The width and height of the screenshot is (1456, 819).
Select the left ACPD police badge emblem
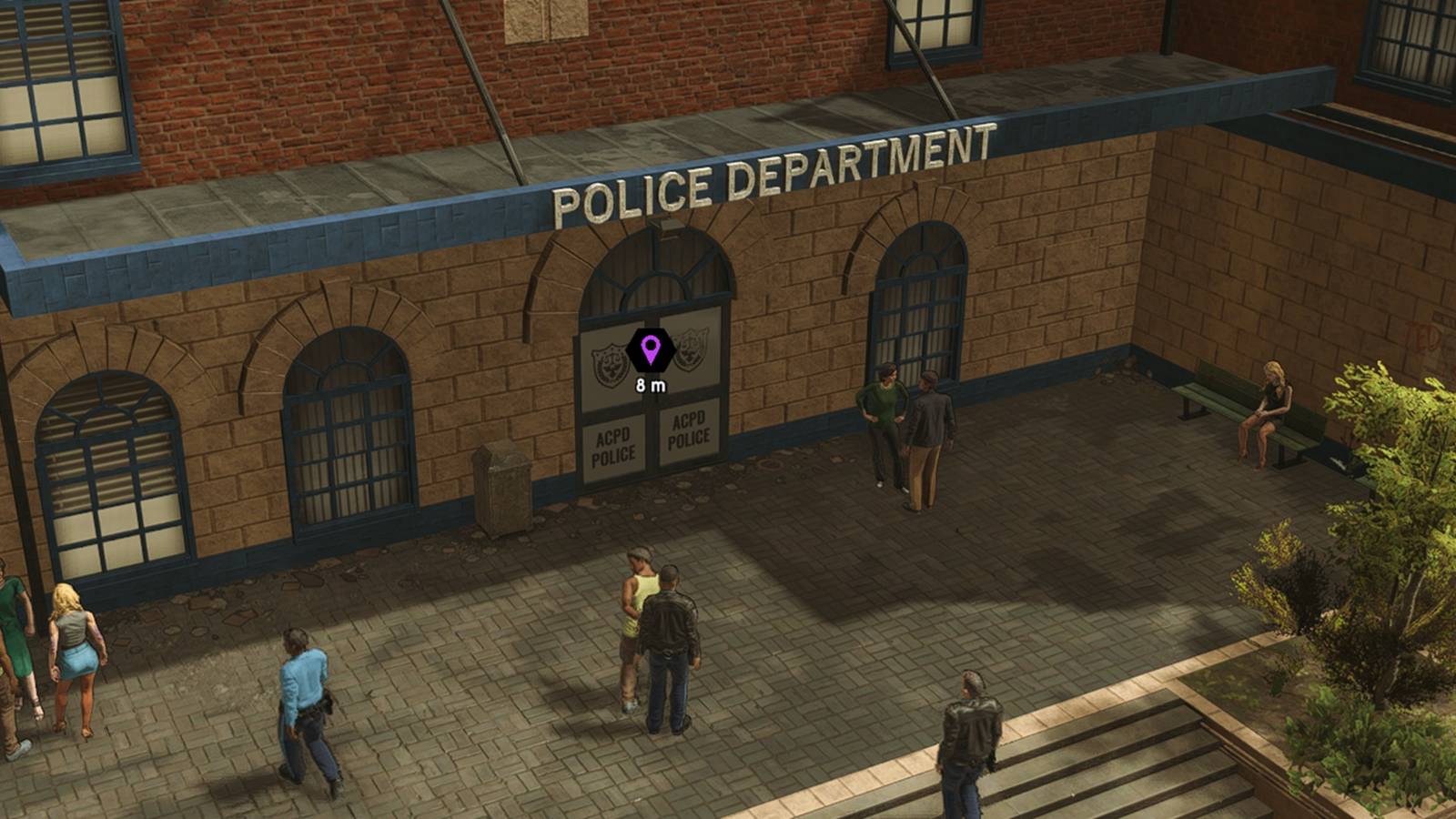coord(610,360)
